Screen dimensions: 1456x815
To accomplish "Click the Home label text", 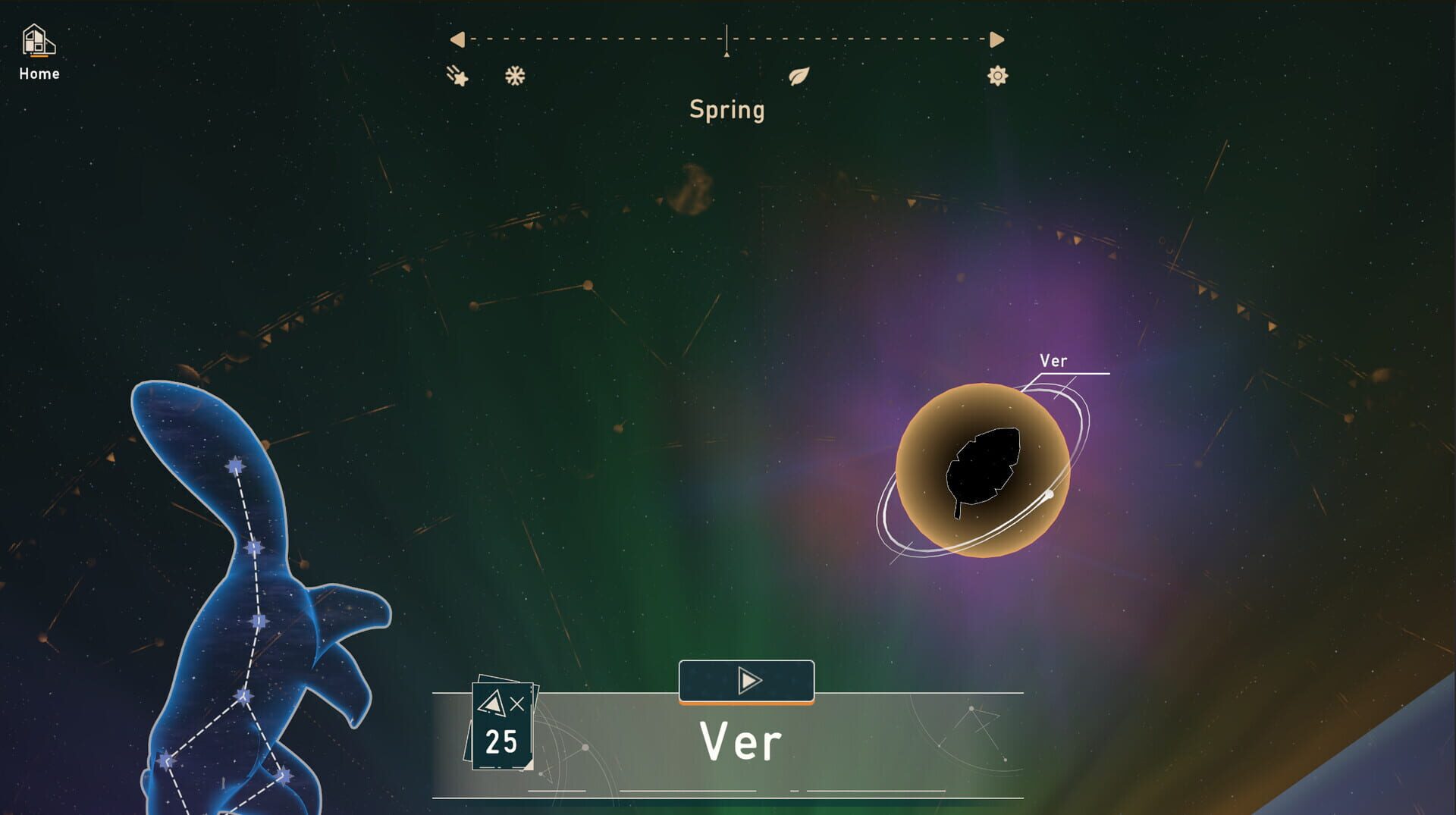I will (x=39, y=74).
